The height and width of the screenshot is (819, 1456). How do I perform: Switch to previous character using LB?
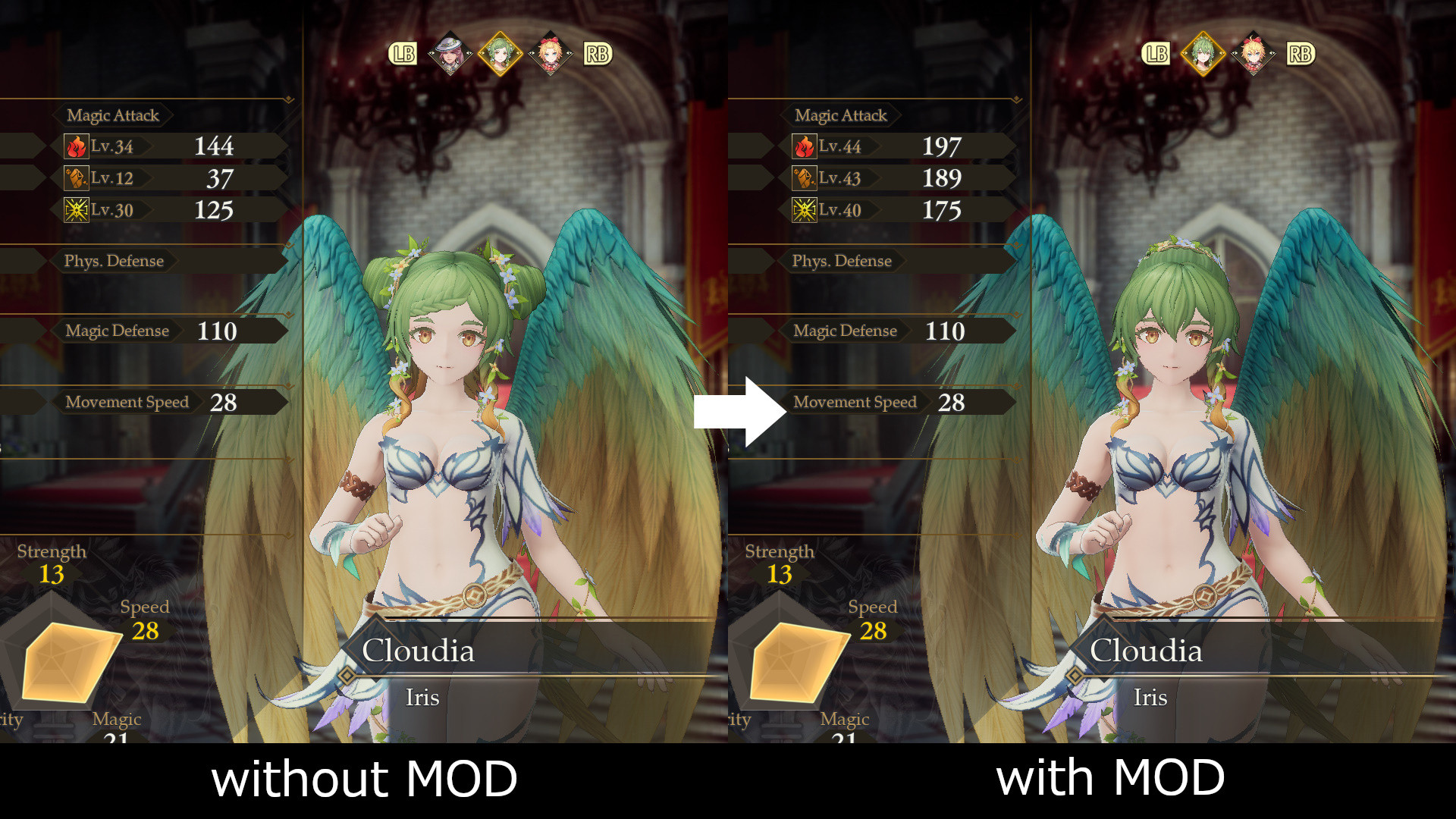[403, 53]
